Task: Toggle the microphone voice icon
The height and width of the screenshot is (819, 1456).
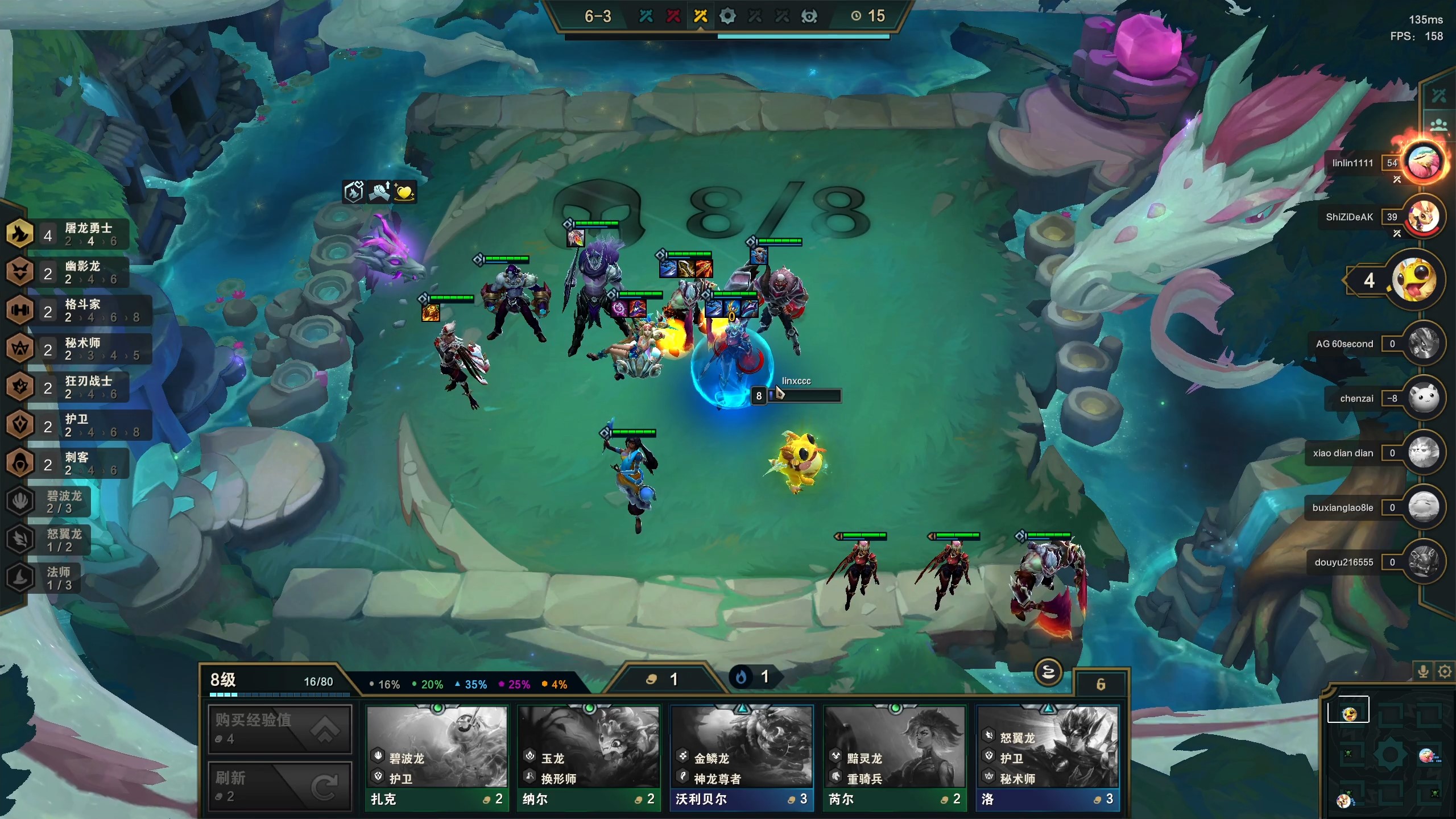Action: click(1423, 672)
